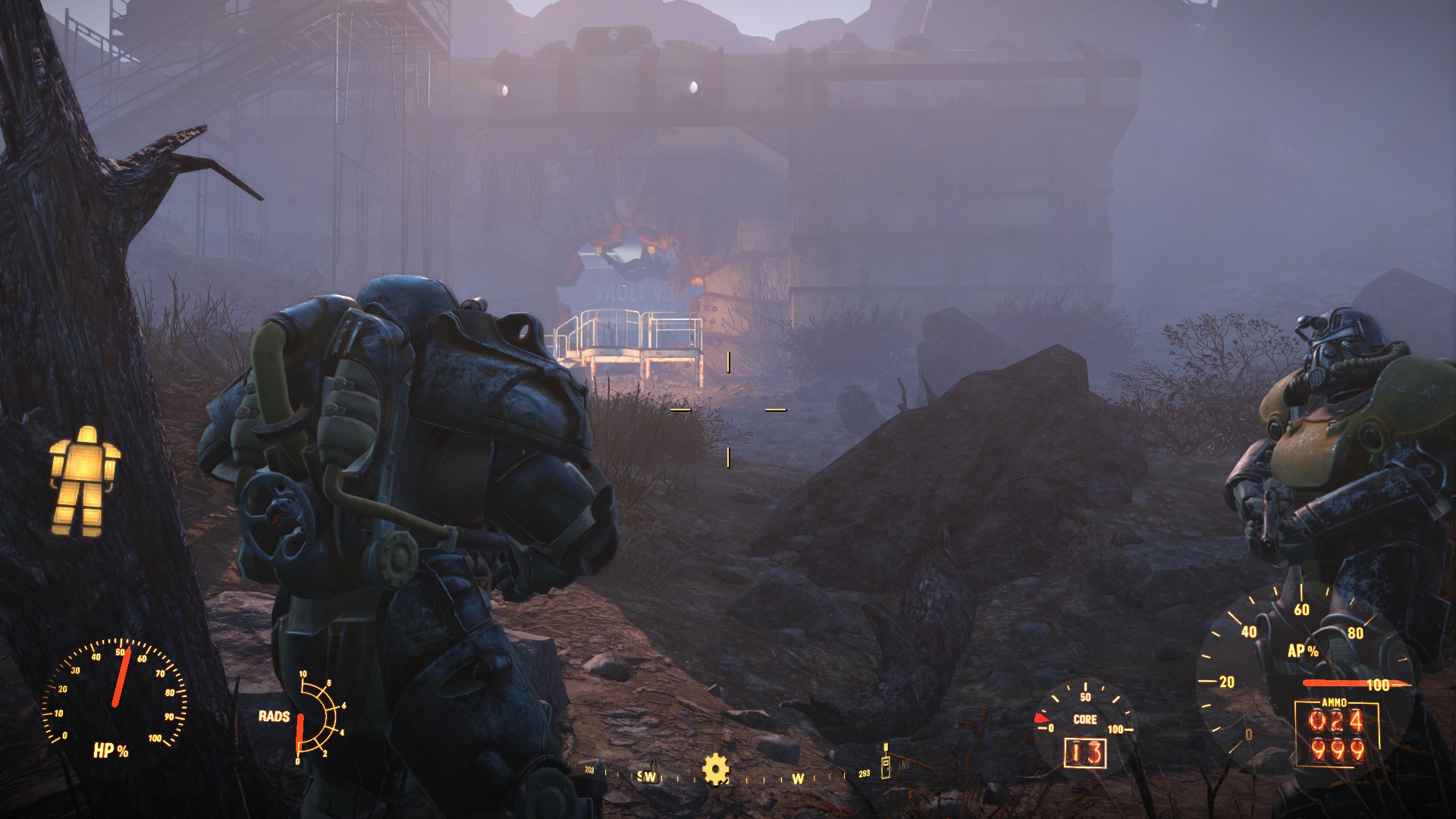Click the power armor condition icon

click(83, 479)
